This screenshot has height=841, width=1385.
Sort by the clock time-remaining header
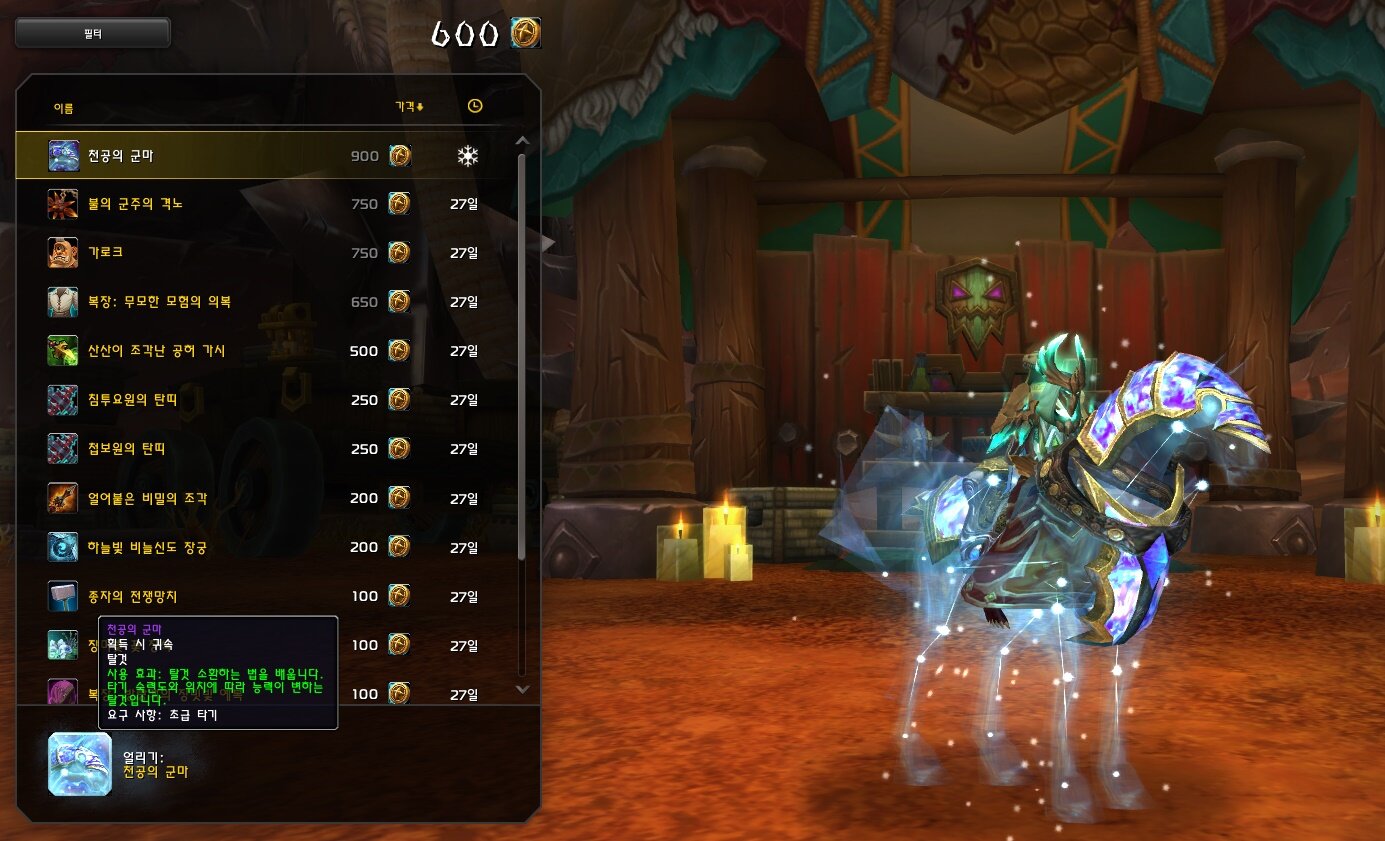(474, 106)
